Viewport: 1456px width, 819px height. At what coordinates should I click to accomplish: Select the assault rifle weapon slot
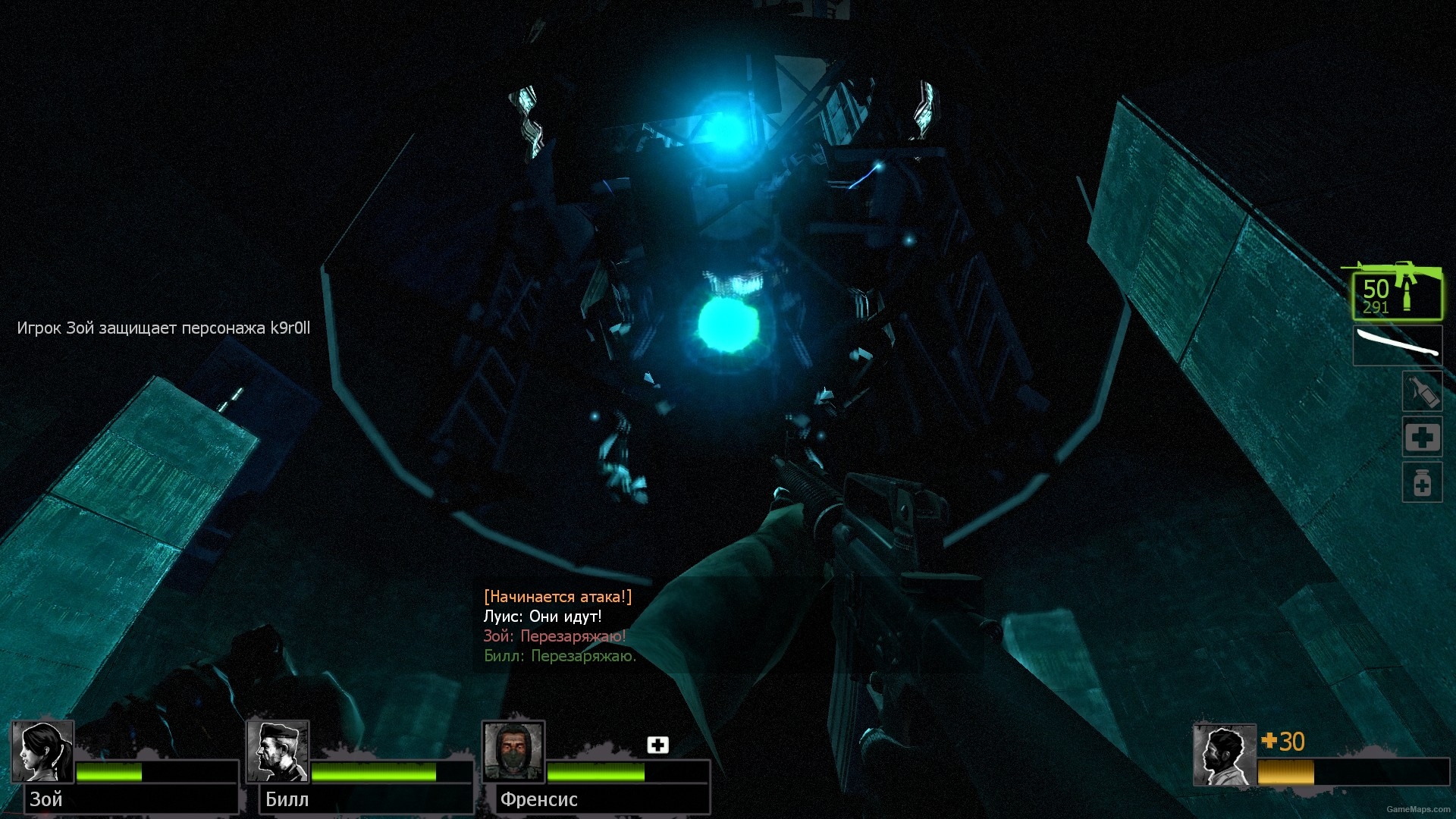1397,294
